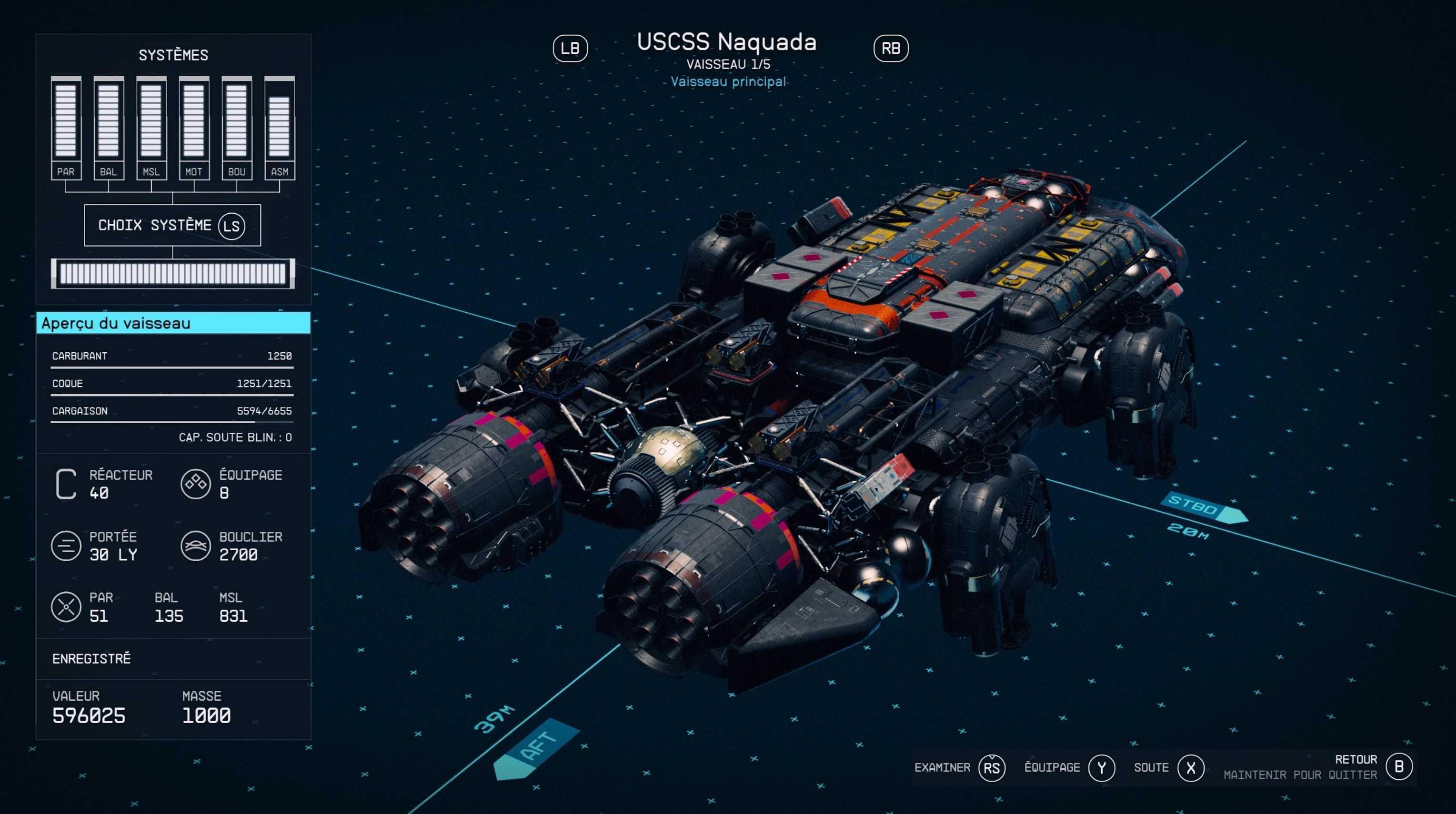Select the BAL system power column
1456x814 pixels.
pyautogui.click(x=109, y=128)
